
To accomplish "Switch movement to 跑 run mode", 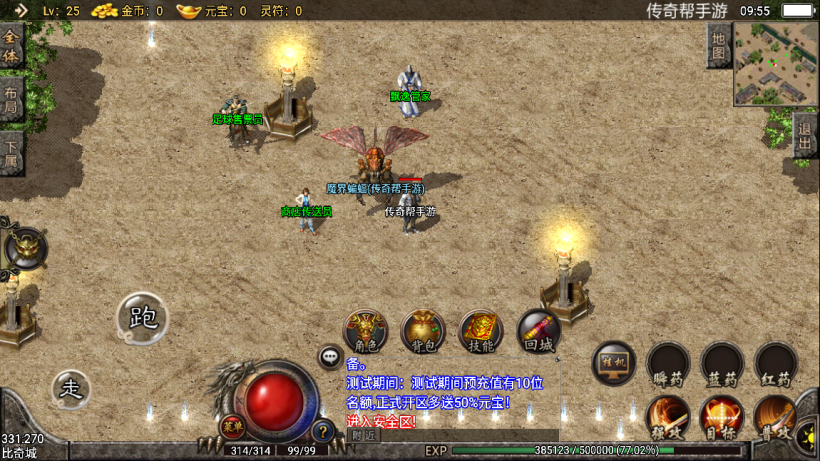I will click(143, 317).
